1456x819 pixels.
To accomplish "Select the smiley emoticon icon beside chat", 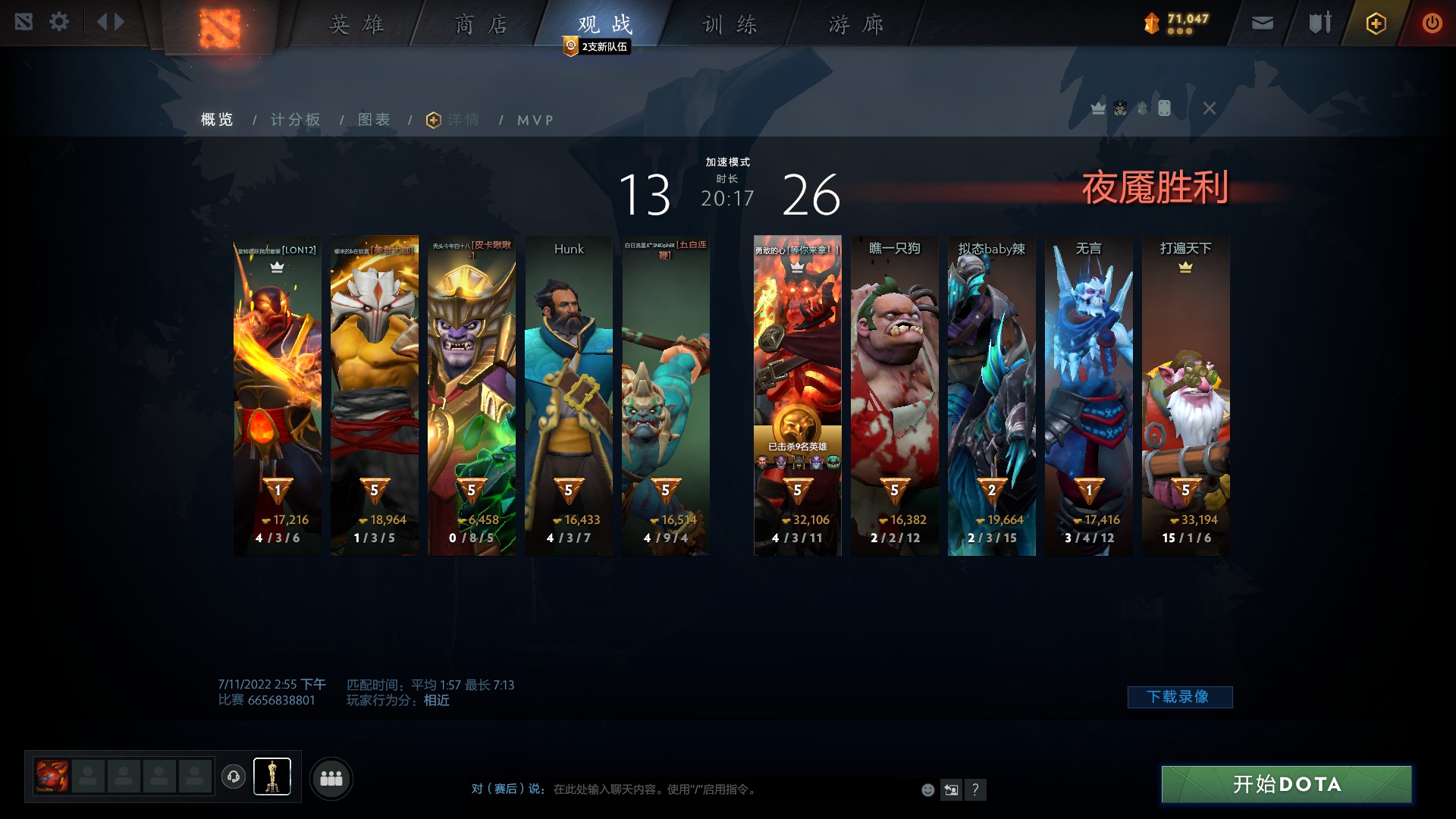I will click(x=927, y=789).
